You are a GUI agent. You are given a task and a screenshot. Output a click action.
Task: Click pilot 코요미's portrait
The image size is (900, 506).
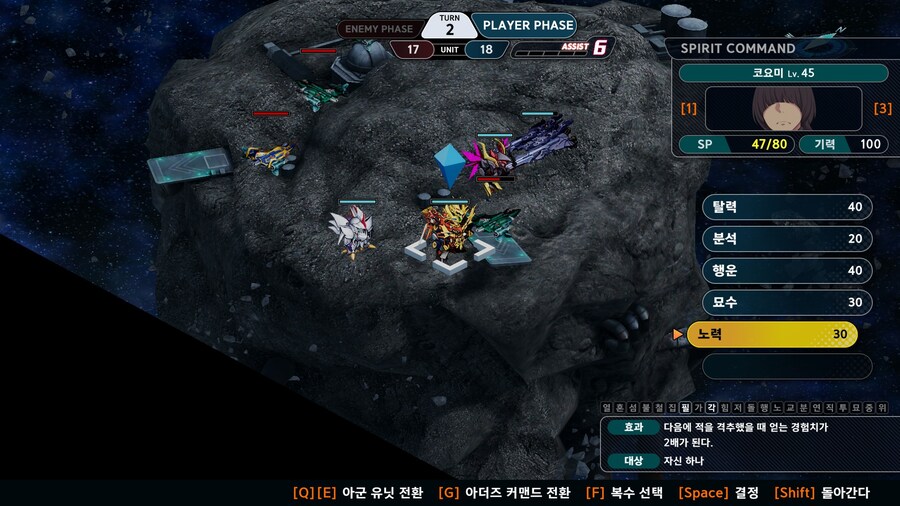click(x=783, y=108)
